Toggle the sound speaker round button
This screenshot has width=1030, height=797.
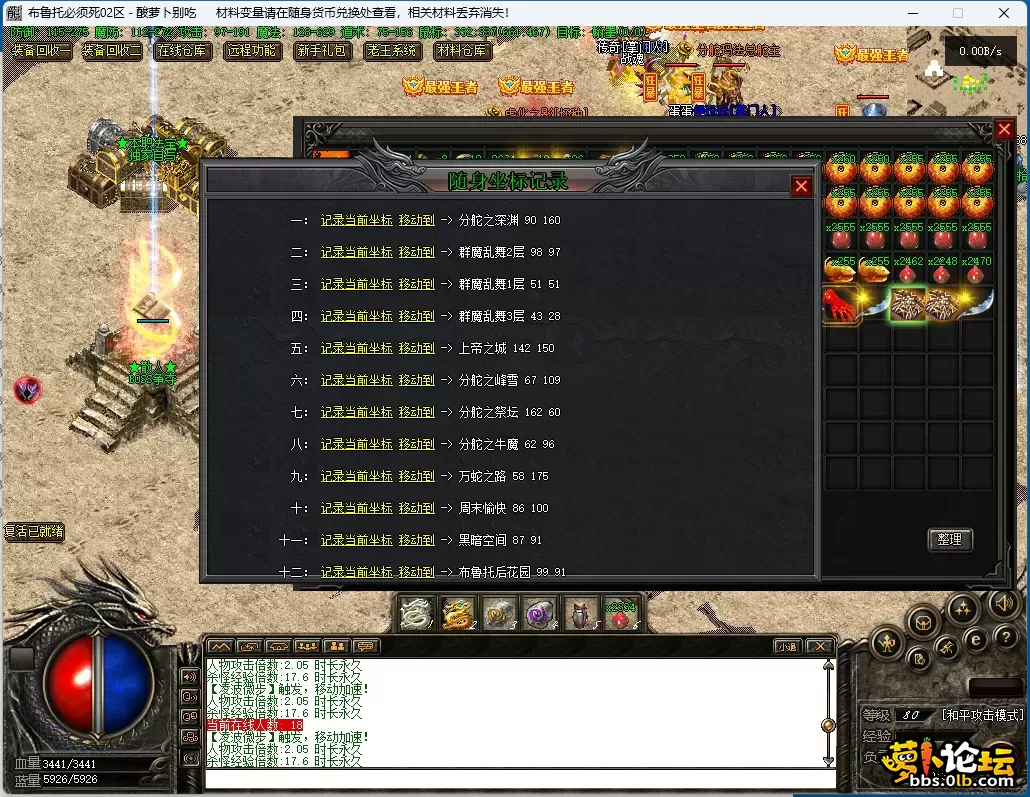point(1004,602)
